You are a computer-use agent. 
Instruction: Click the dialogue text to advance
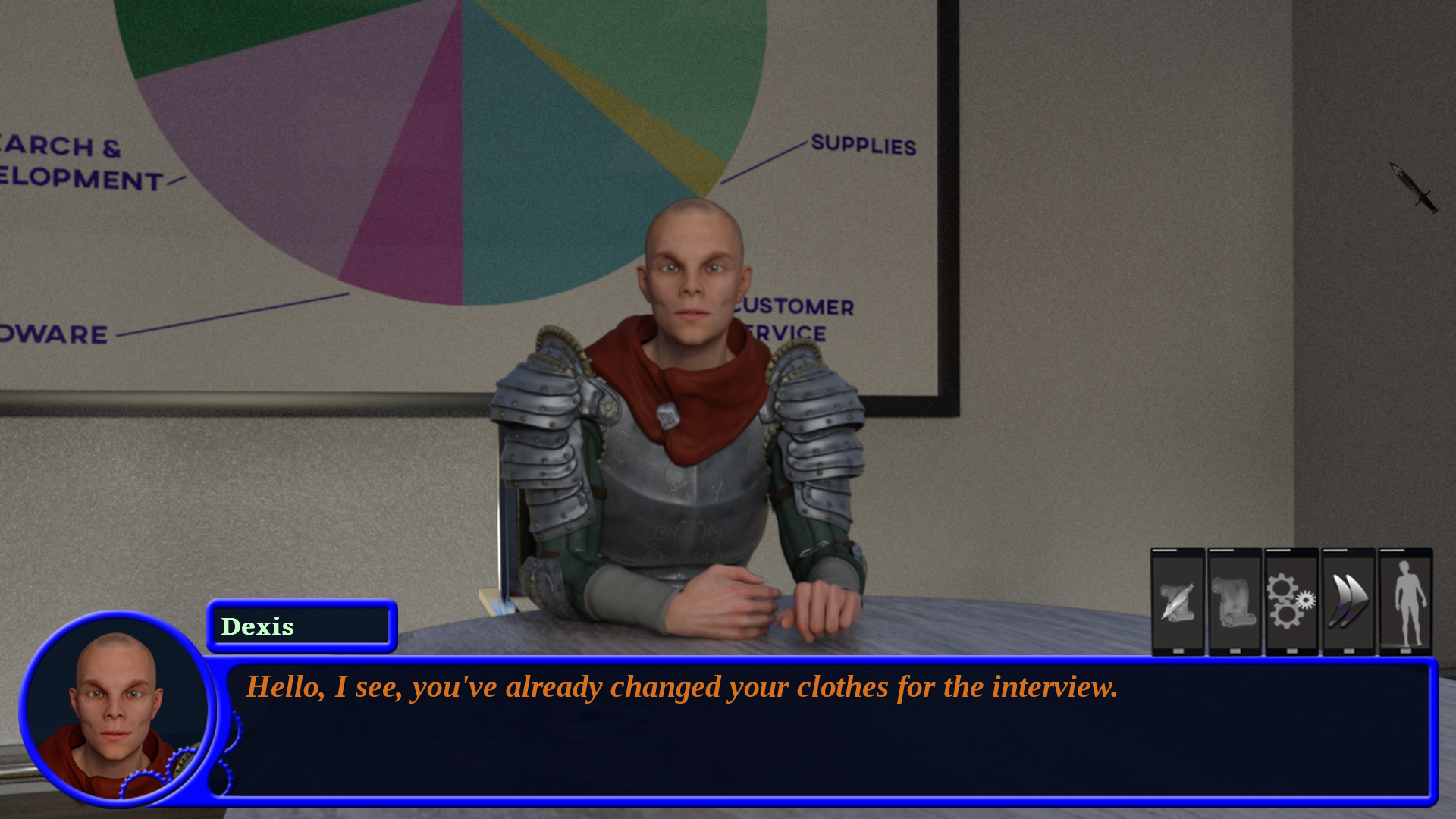coord(681,688)
